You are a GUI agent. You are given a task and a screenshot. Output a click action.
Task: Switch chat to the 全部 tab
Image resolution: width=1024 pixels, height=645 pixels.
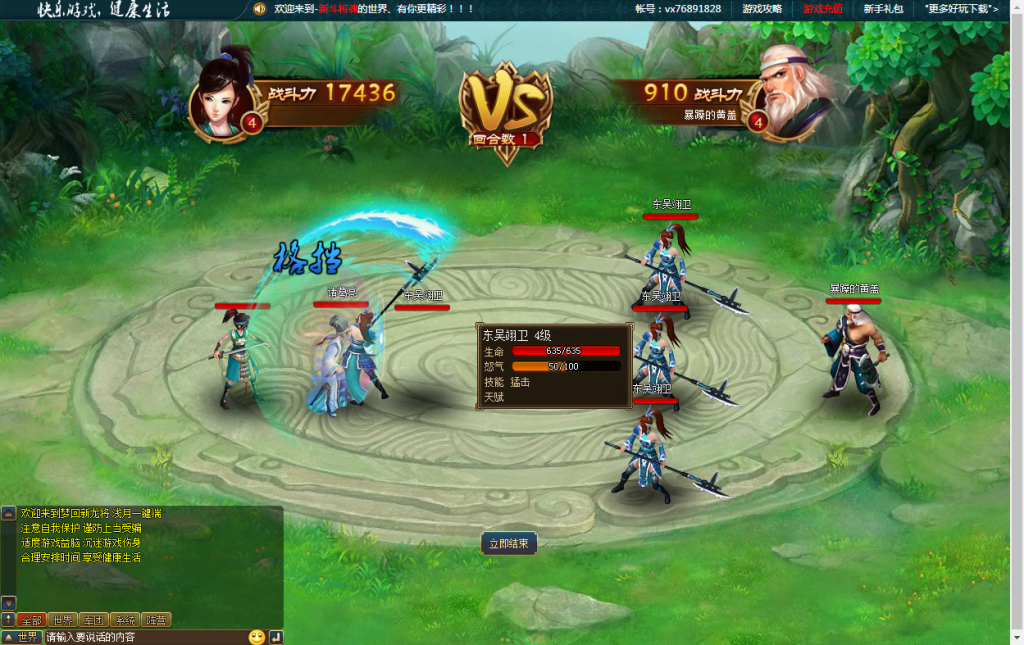31,620
